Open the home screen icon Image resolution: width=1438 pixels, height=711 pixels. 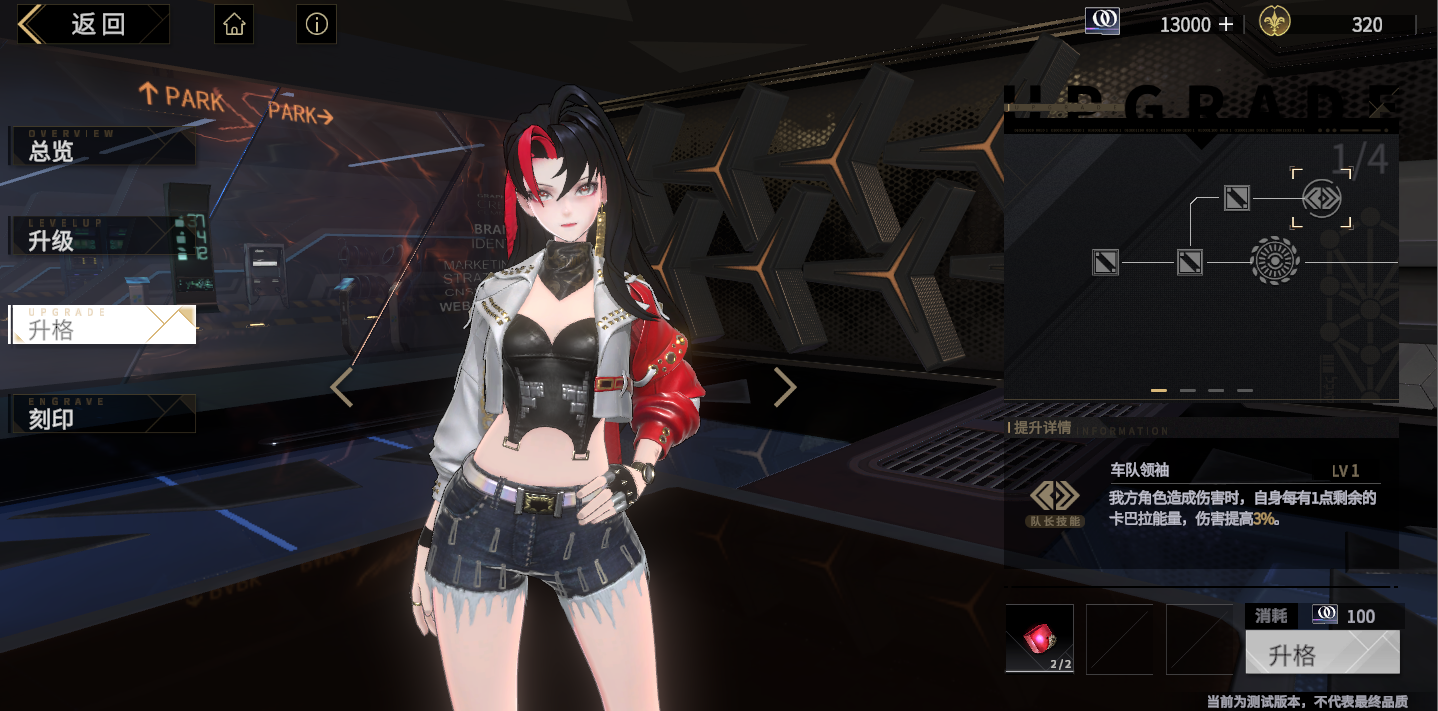pos(234,25)
